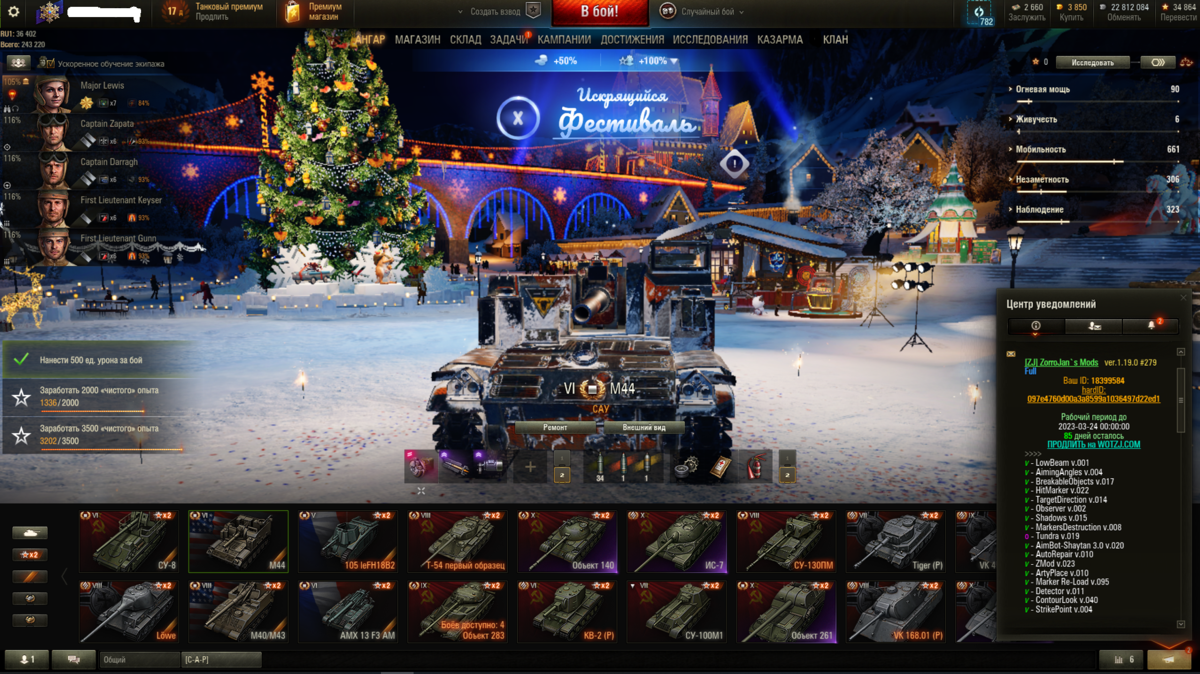Switch to the КАЗАРМА tab
The width and height of the screenshot is (1200, 674).
click(779, 40)
